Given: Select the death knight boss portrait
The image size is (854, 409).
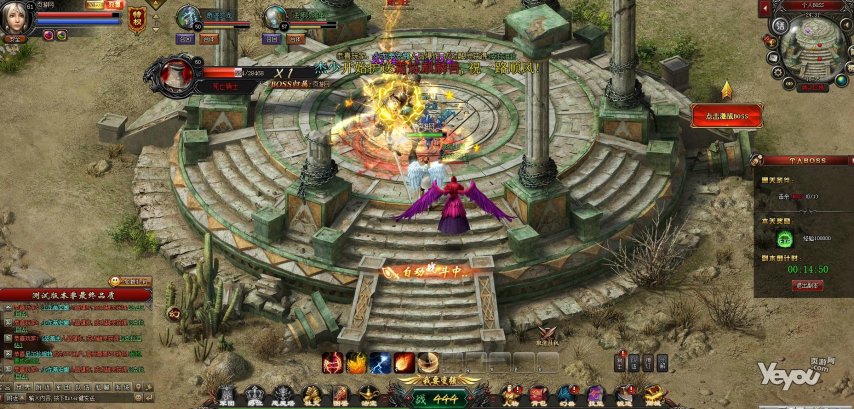Looking at the screenshot, I should coord(180,73).
